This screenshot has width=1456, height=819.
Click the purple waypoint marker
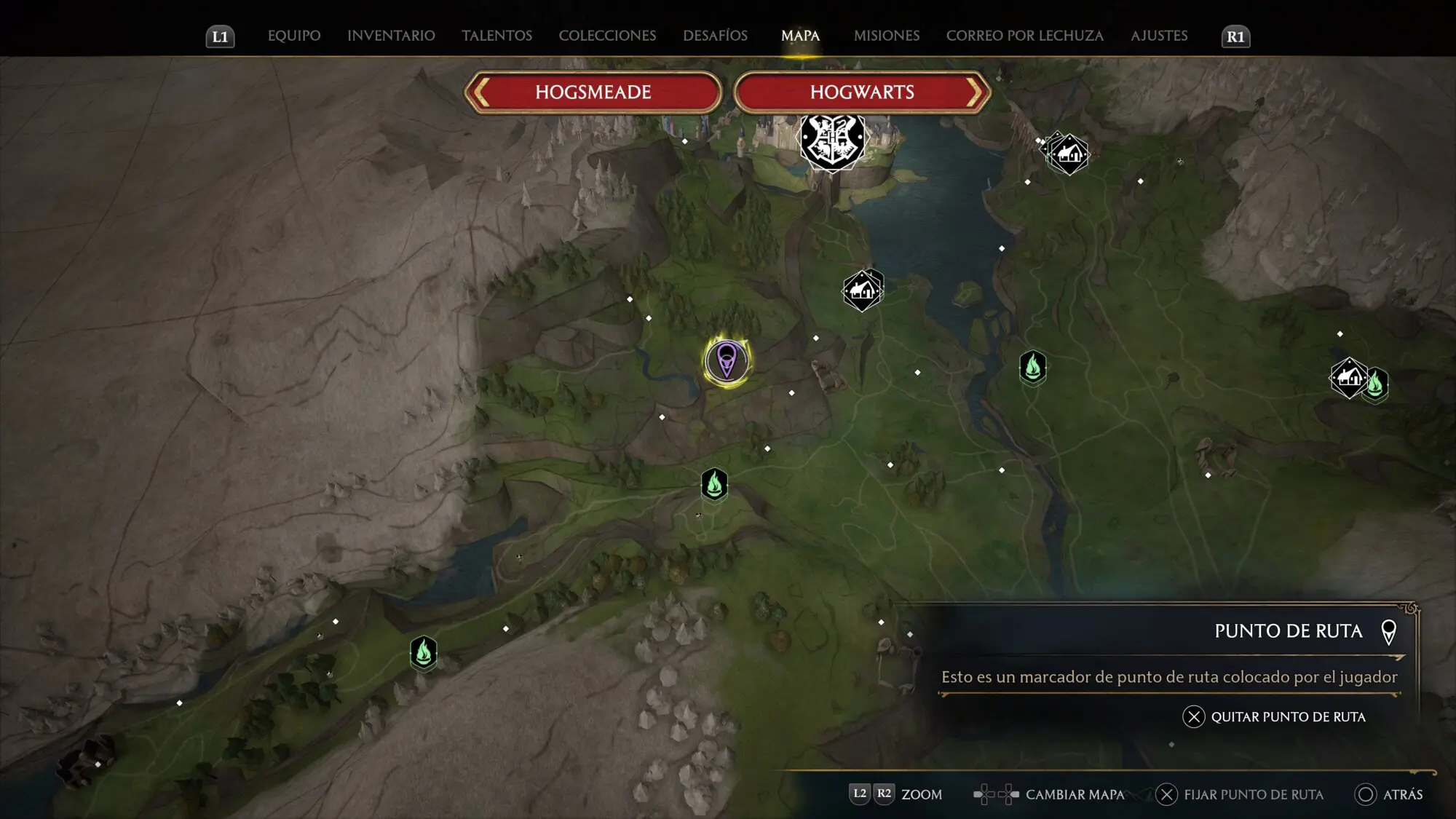[x=727, y=360]
